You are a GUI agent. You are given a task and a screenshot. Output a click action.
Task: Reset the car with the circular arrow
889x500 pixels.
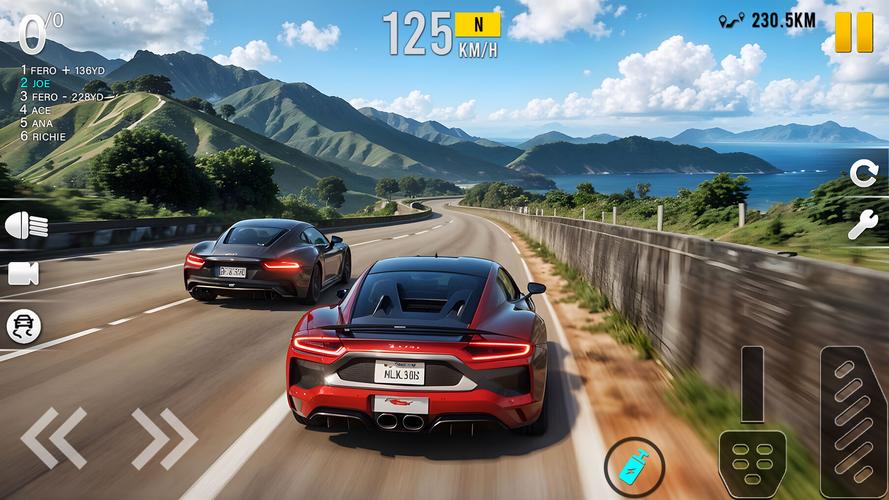click(x=863, y=173)
